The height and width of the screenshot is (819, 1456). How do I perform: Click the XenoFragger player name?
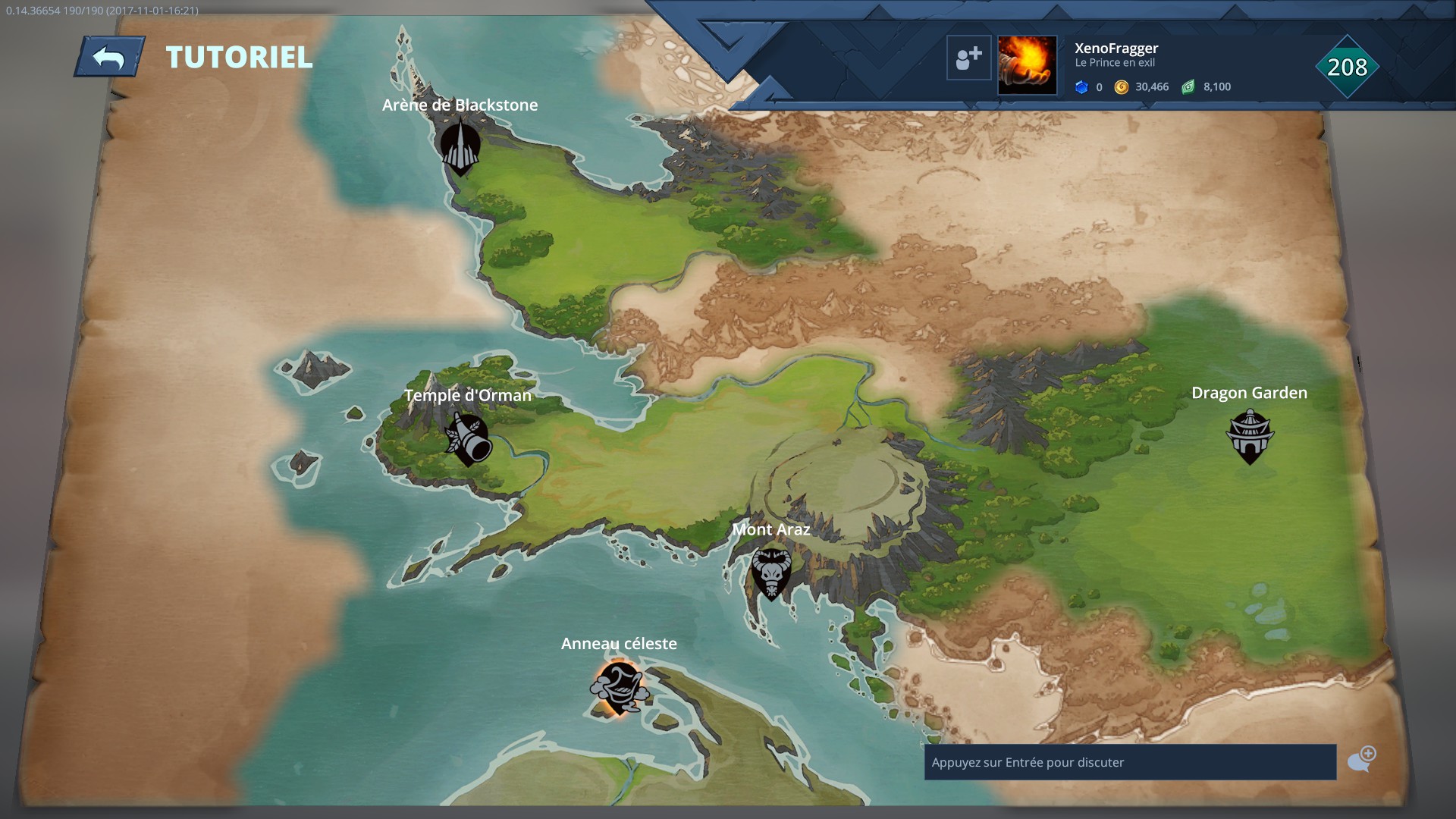(1115, 48)
